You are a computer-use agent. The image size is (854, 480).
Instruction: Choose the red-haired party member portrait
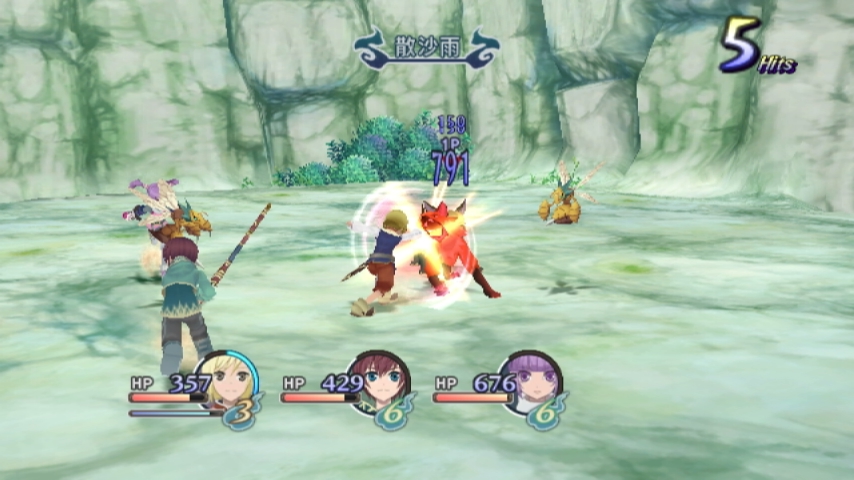(380, 379)
